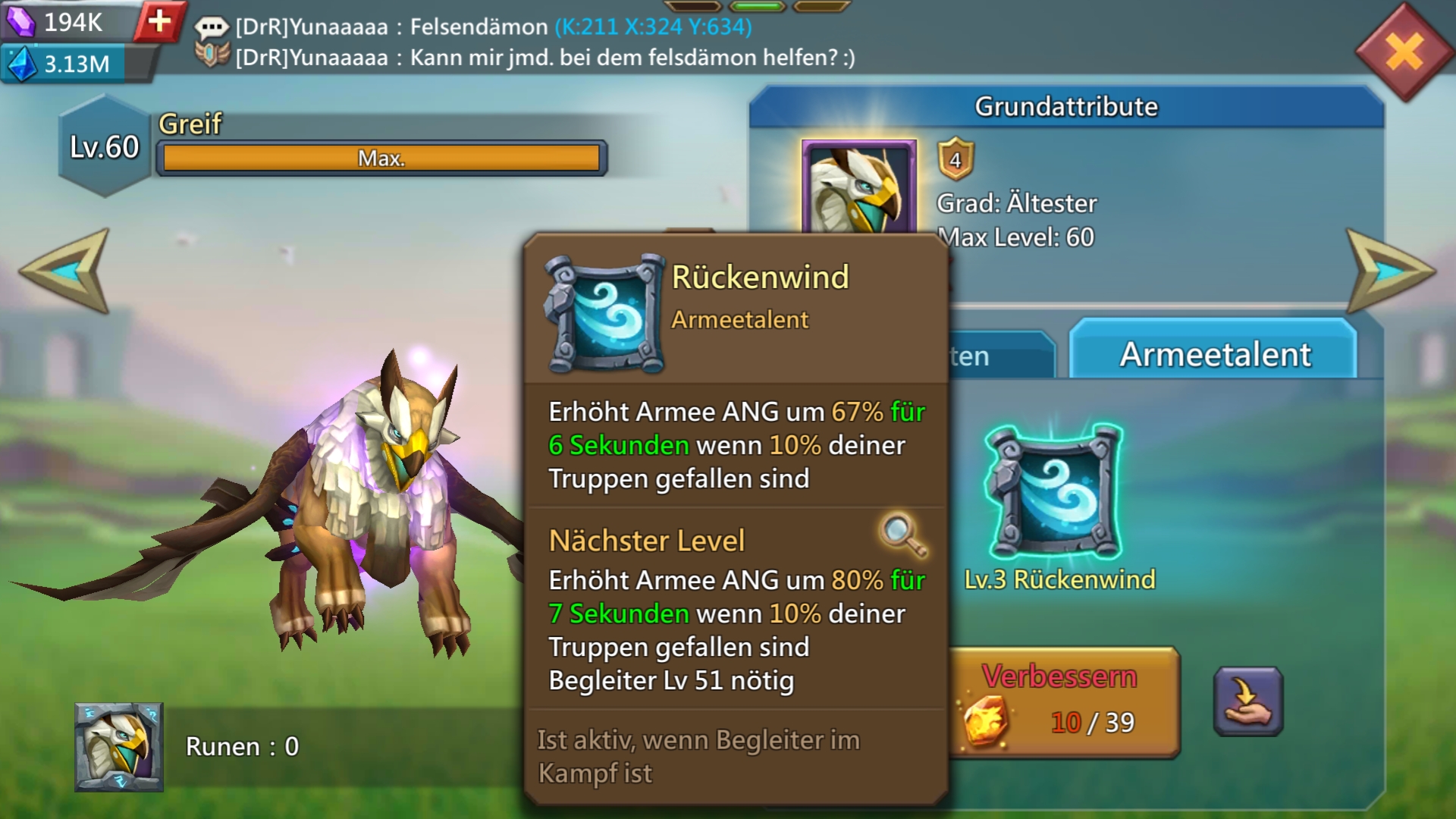1456x819 pixels.
Task: Show the next familiar
Action: pos(1389,271)
